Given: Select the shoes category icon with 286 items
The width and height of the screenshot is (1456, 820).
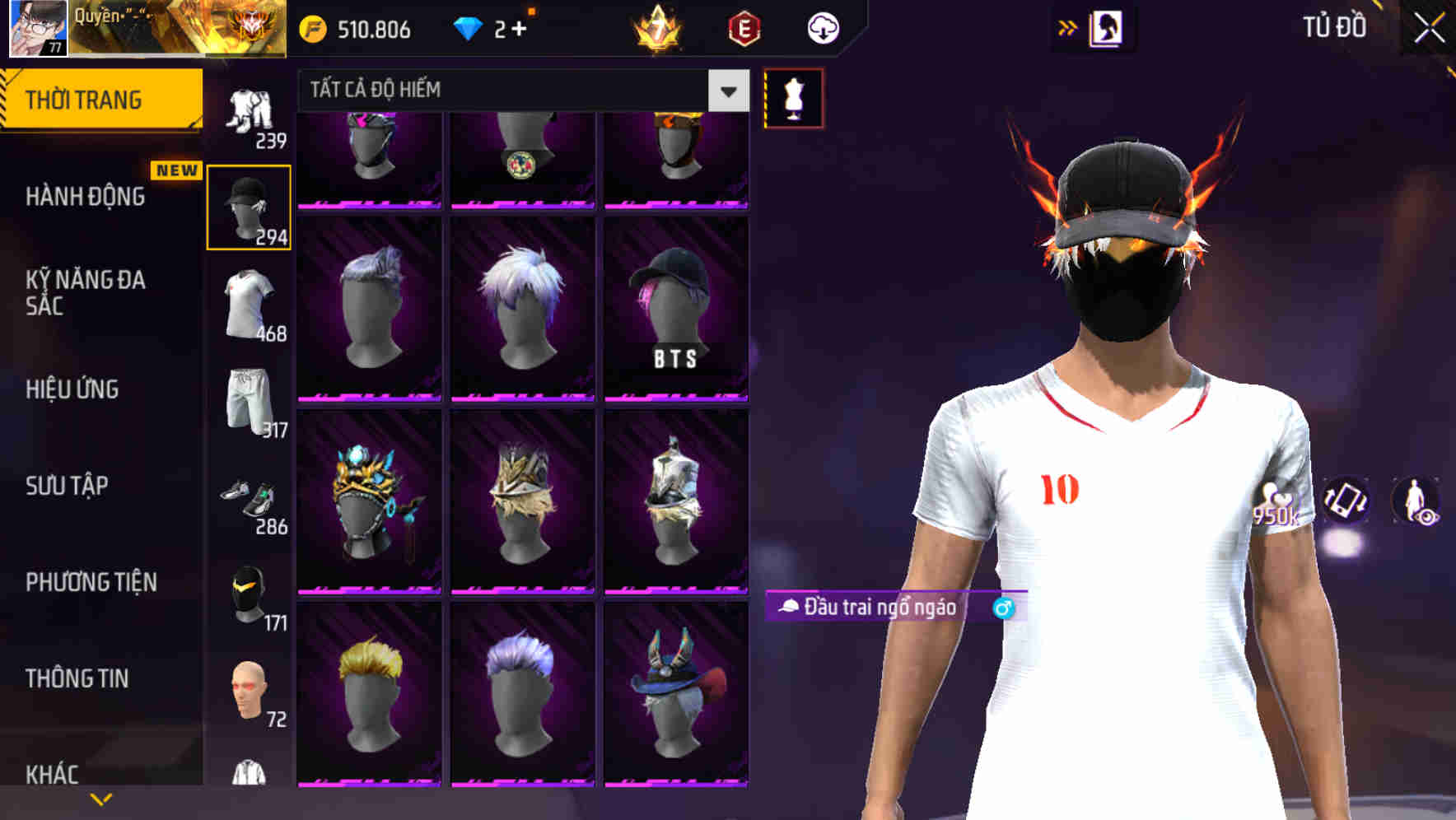Looking at the screenshot, I should (x=253, y=497).
